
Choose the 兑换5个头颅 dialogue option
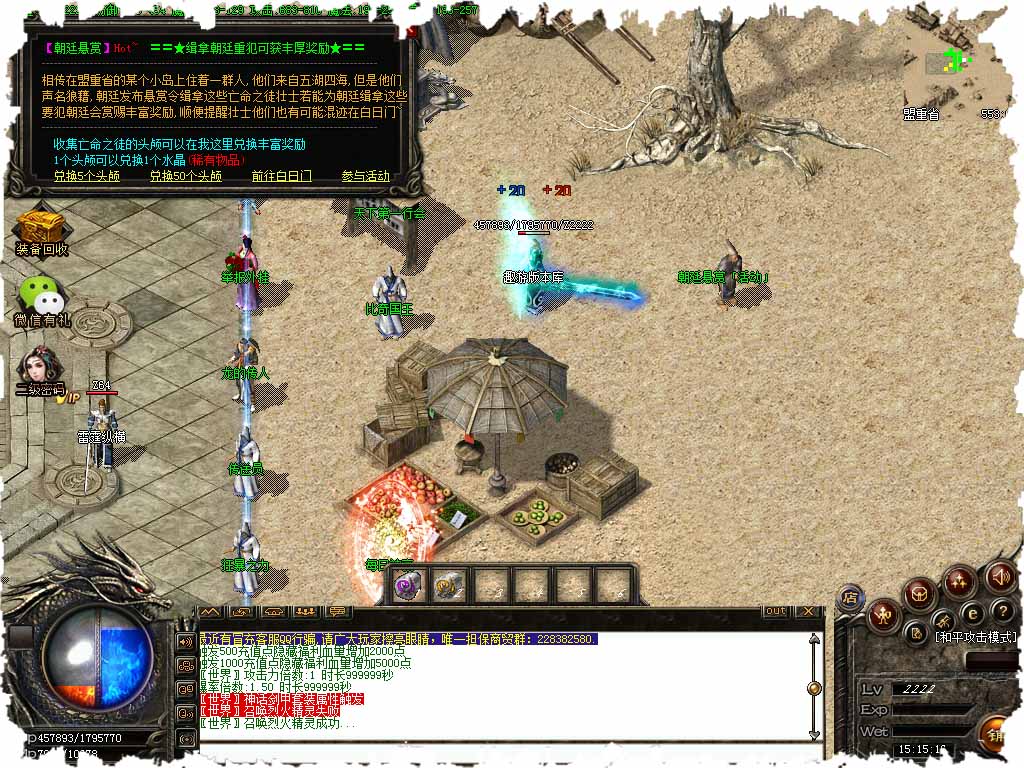[87, 176]
